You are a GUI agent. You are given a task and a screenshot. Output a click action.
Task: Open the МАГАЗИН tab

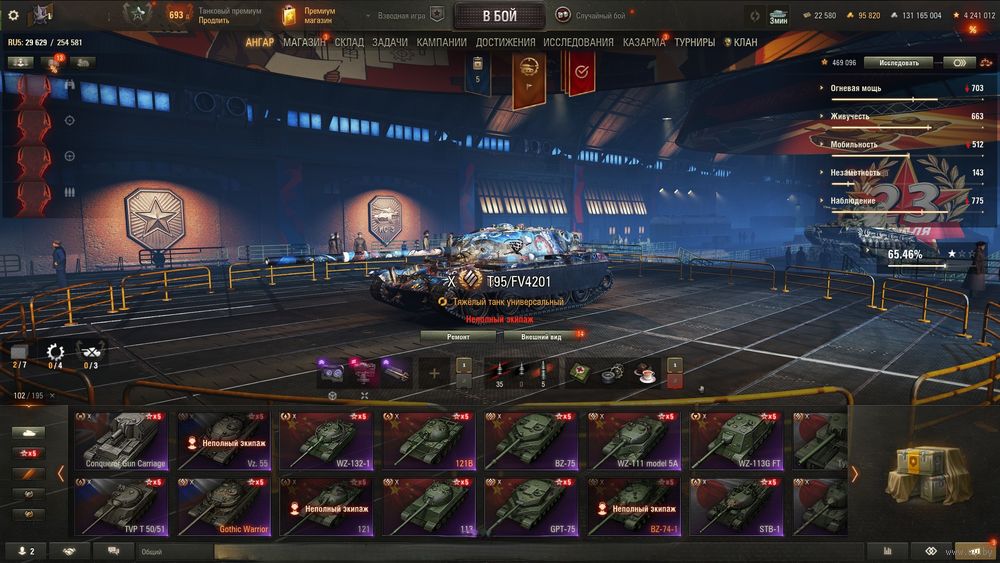coord(304,42)
